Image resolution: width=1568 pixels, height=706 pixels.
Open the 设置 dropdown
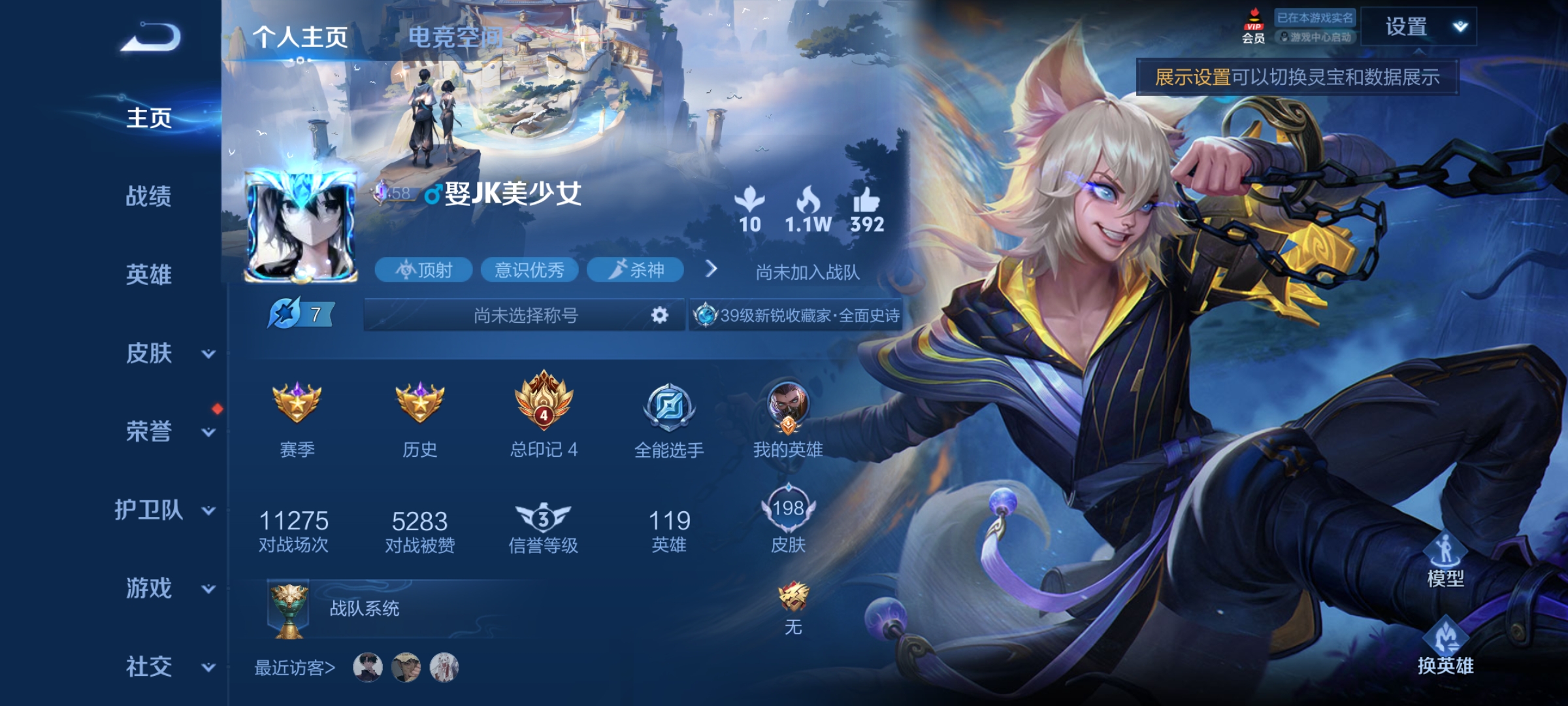tap(1419, 27)
